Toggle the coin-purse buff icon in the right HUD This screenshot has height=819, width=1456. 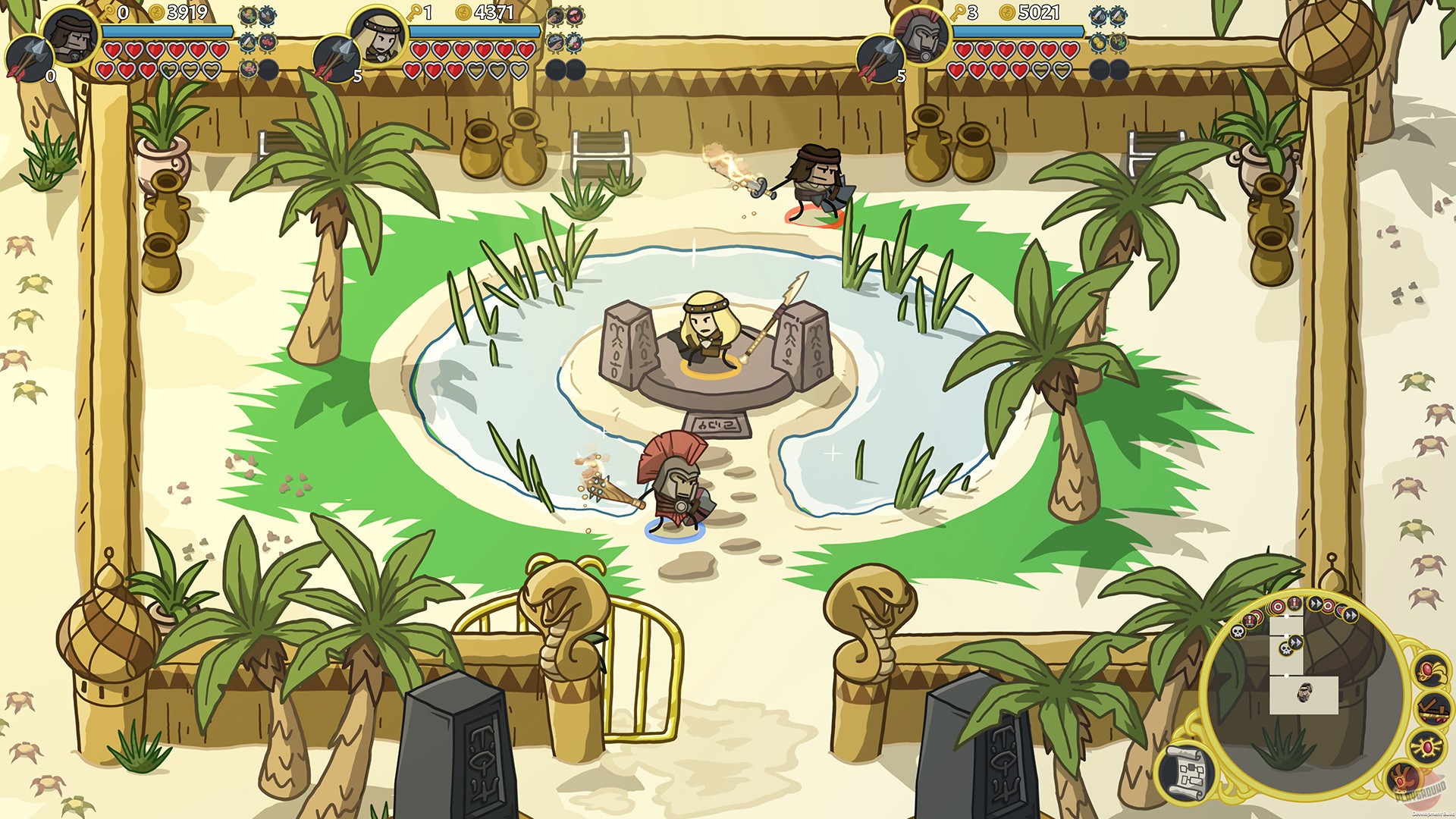pos(1100,43)
